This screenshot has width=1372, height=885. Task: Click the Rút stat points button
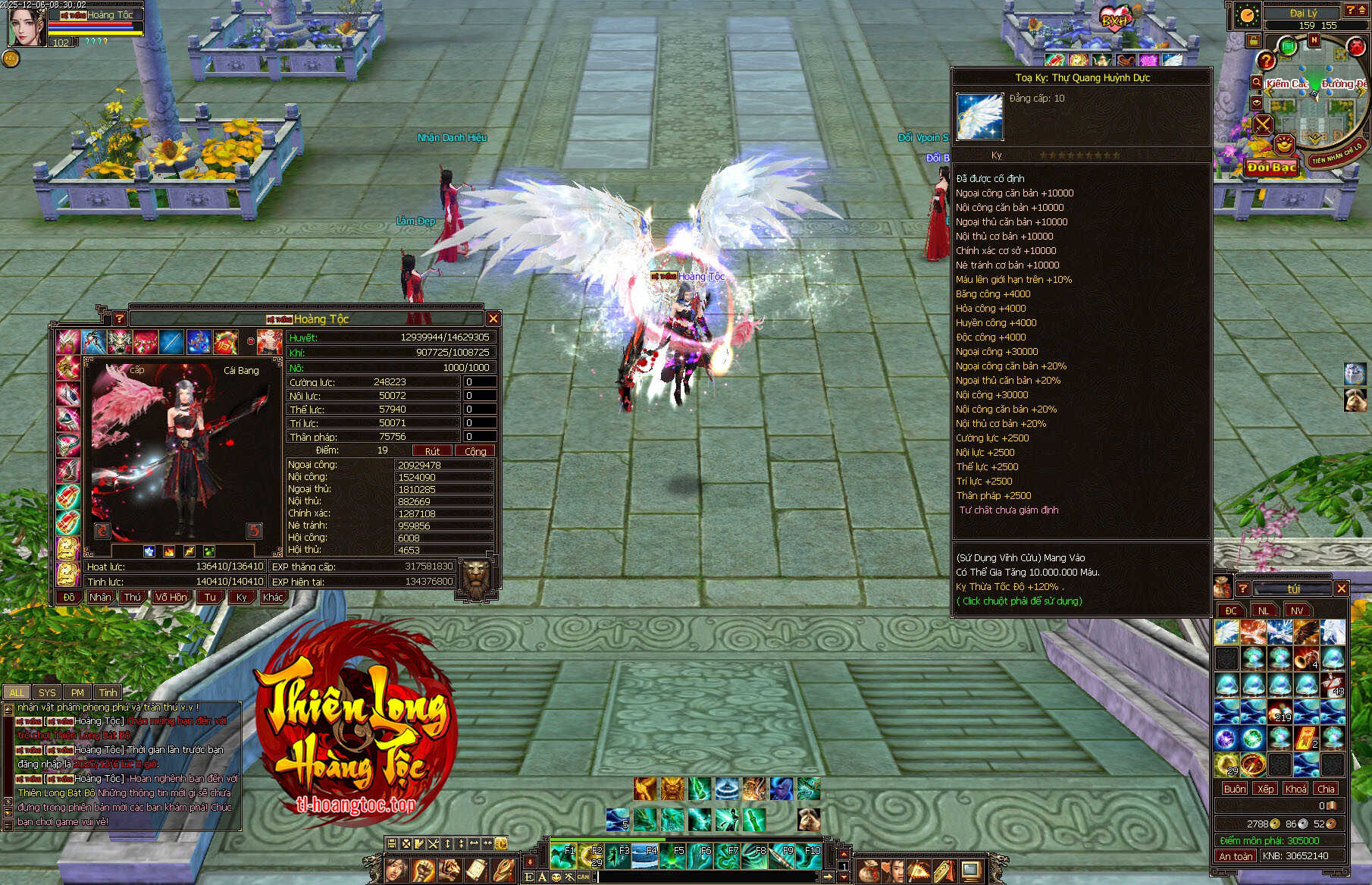(432, 451)
